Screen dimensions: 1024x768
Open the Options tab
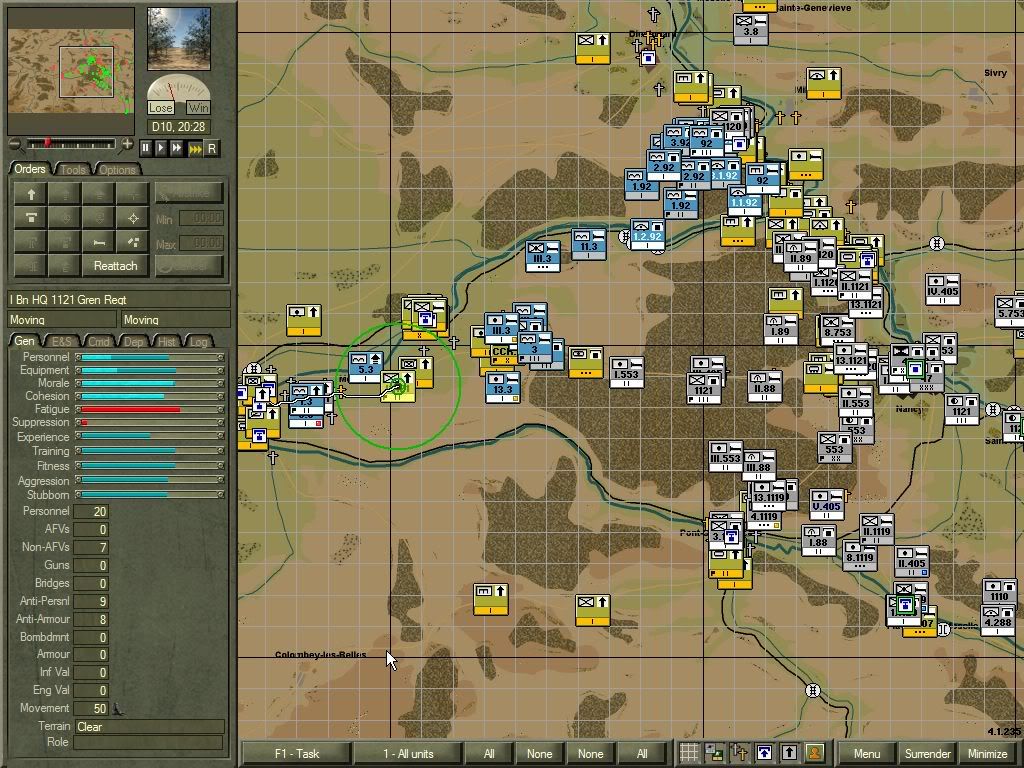(x=117, y=170)
